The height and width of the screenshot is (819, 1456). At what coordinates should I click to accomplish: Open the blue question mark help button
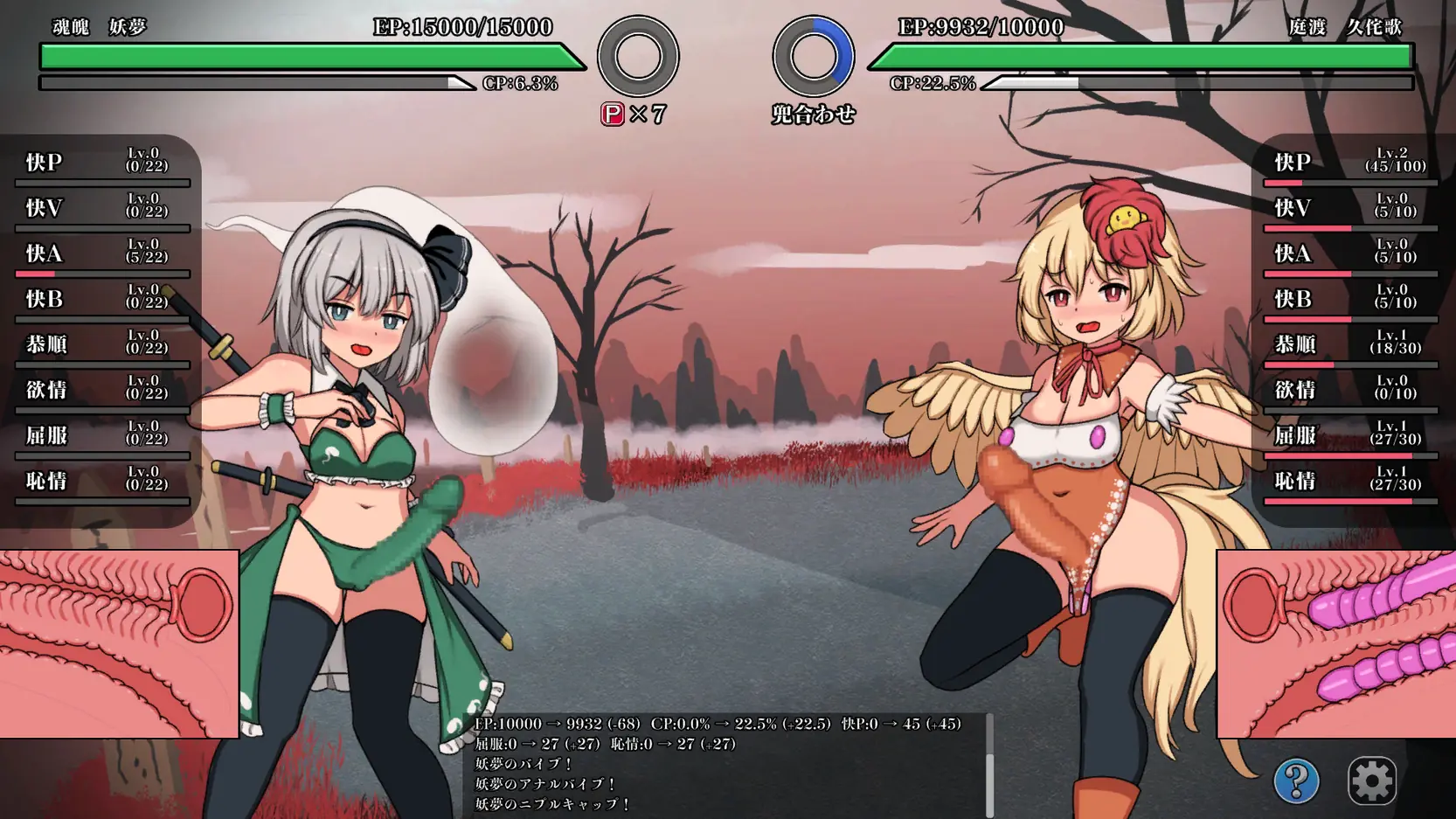pyautogui.click(x=1296, y=780)
